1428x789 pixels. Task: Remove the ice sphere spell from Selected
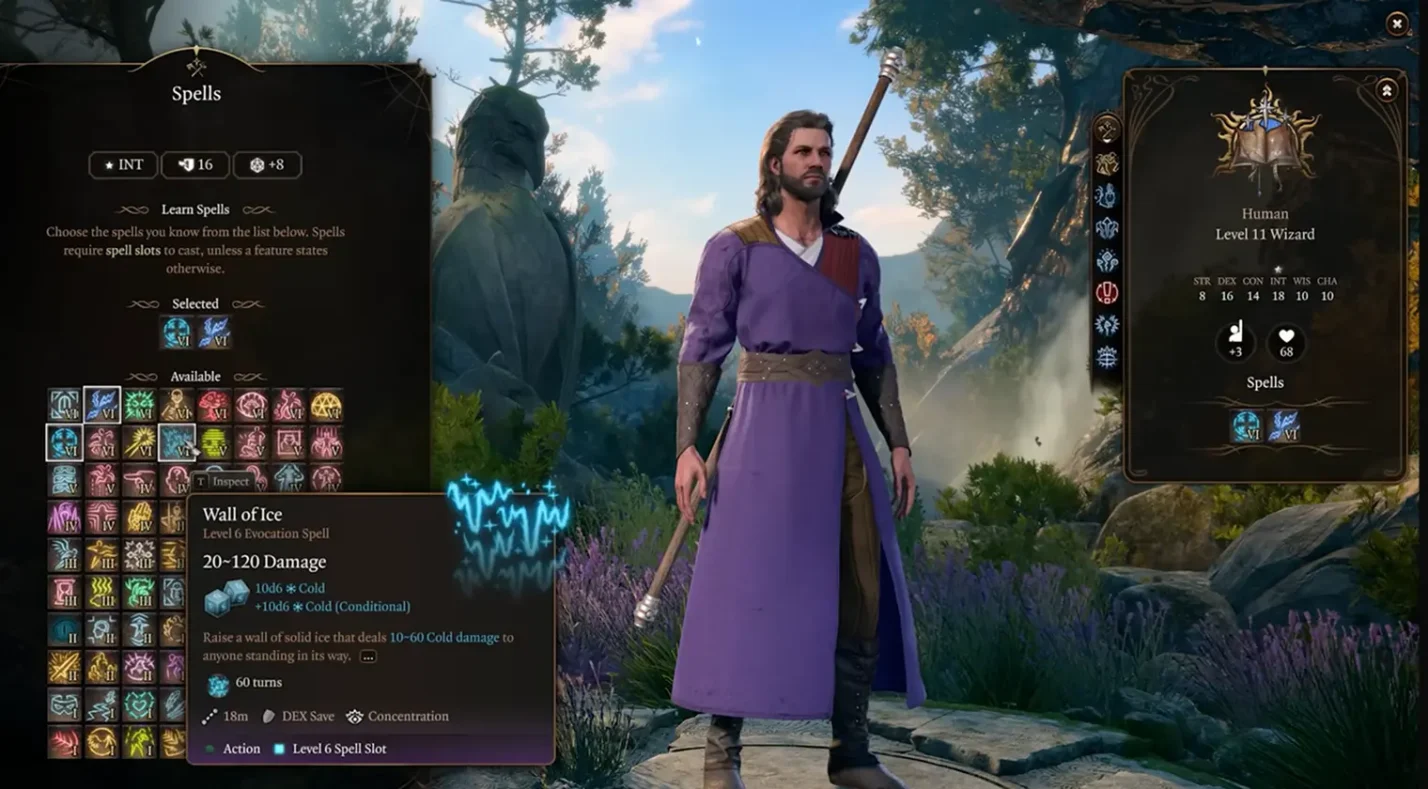click(x=177, y=333)
